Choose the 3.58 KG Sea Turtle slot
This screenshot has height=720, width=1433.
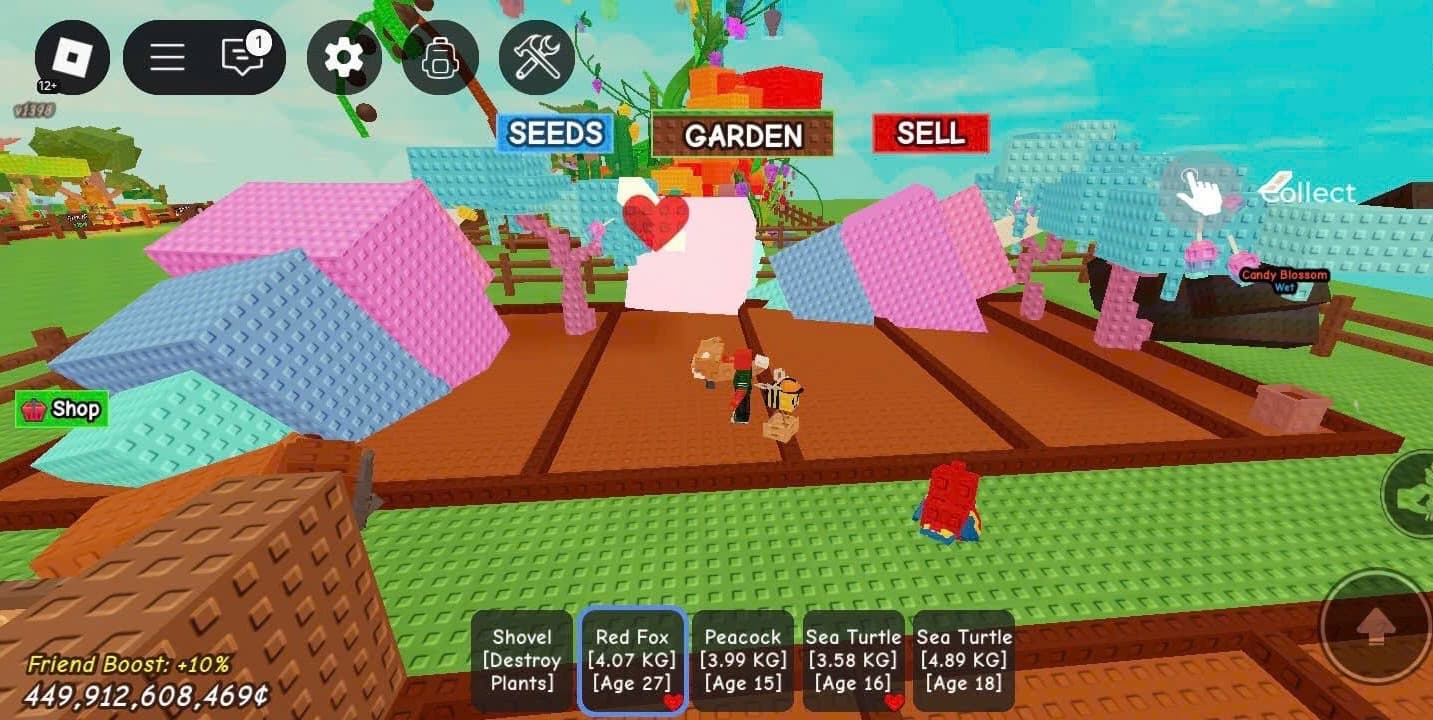point(853,660)
